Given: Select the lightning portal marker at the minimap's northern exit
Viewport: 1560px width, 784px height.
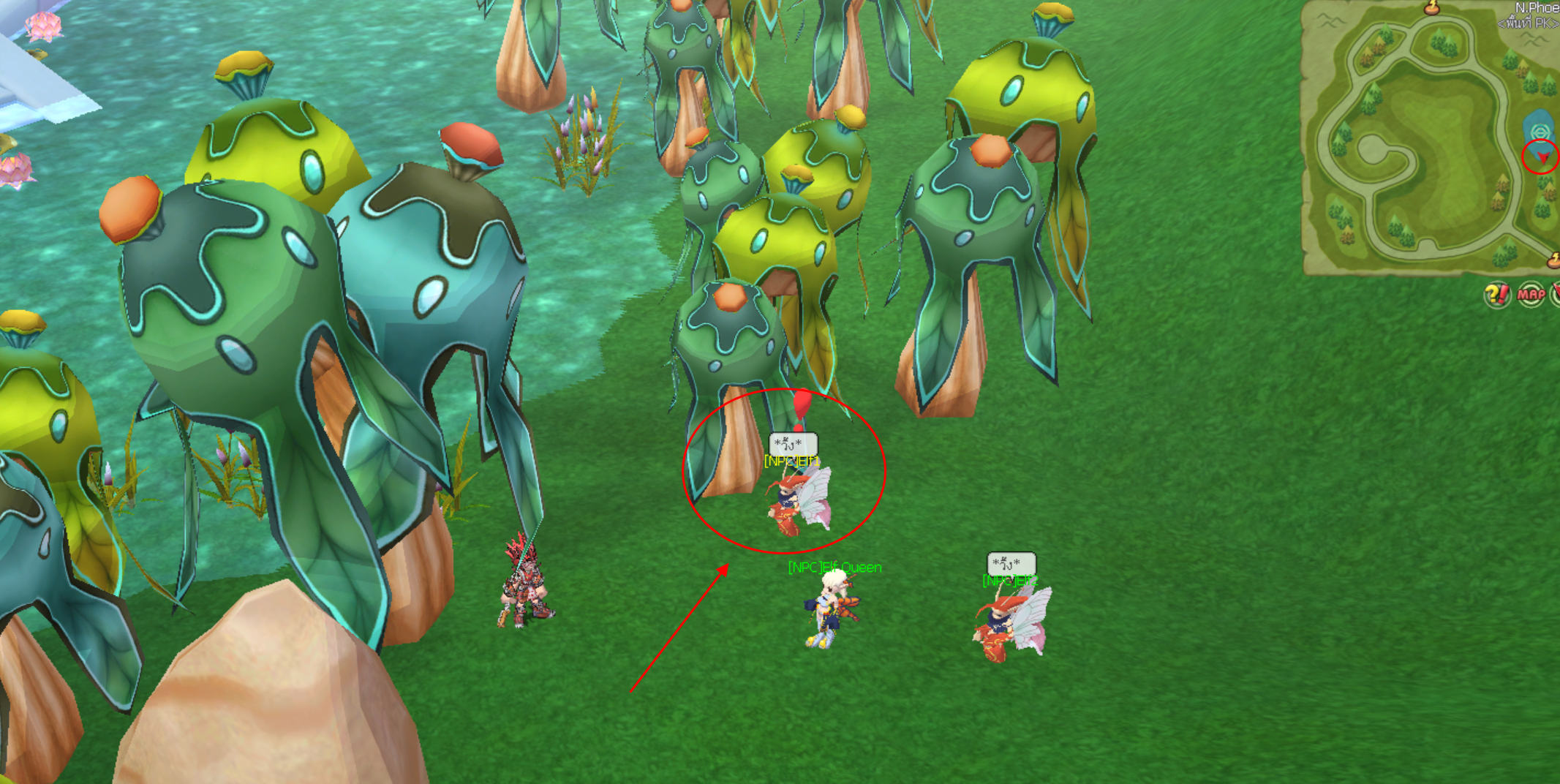Looking at the screenshot, I should pos(1431,9).
